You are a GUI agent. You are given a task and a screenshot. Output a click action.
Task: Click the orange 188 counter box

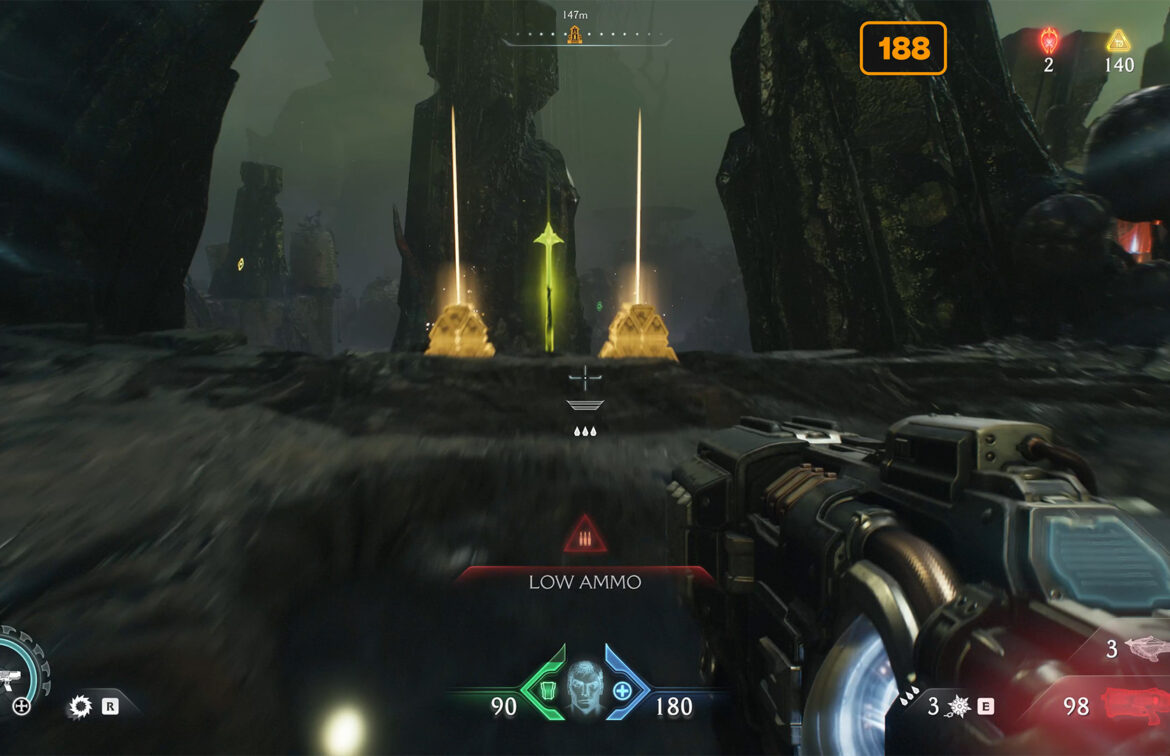tap(903, 48)
